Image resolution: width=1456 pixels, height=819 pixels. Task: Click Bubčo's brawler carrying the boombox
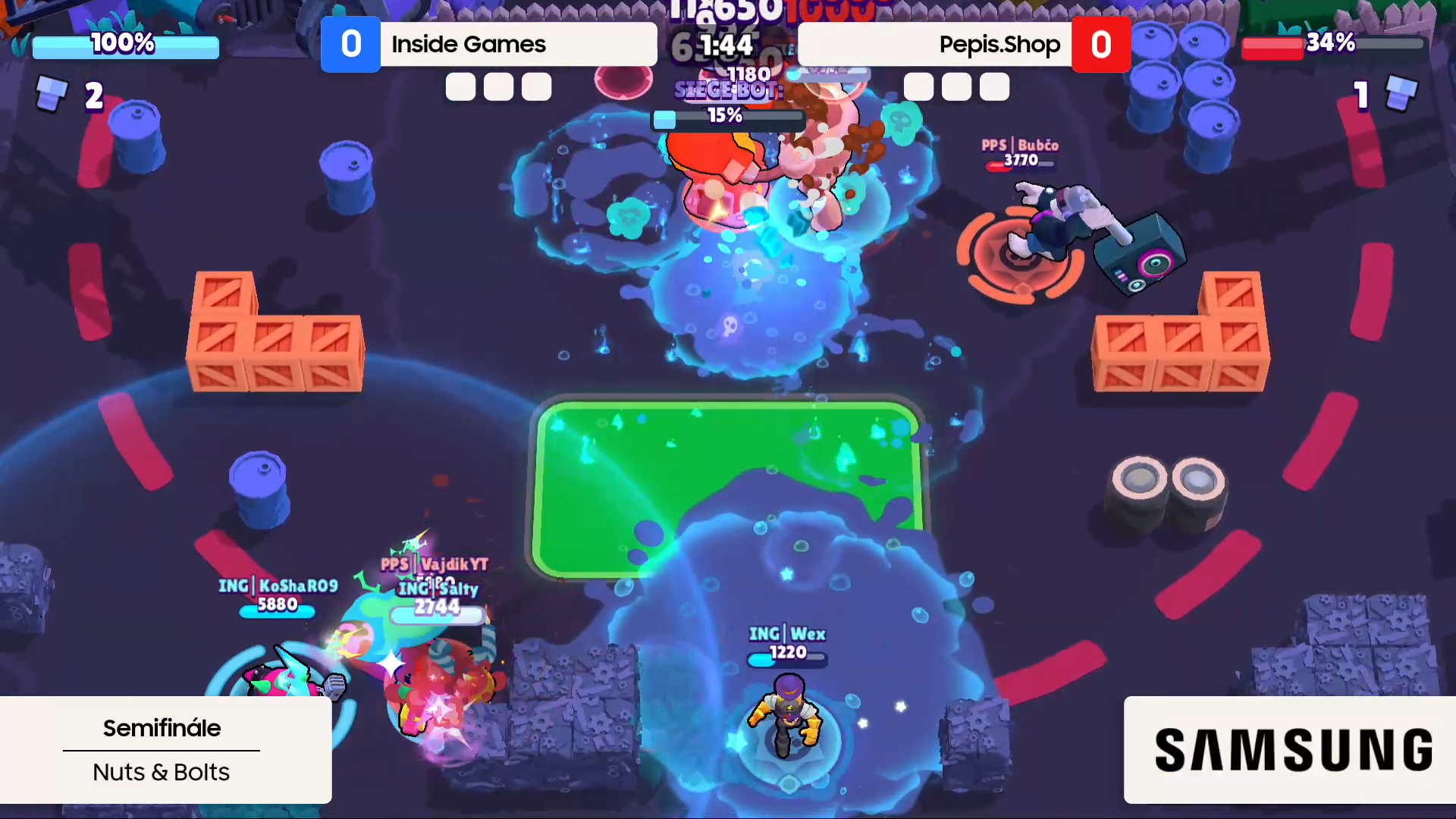(1062, 220)
